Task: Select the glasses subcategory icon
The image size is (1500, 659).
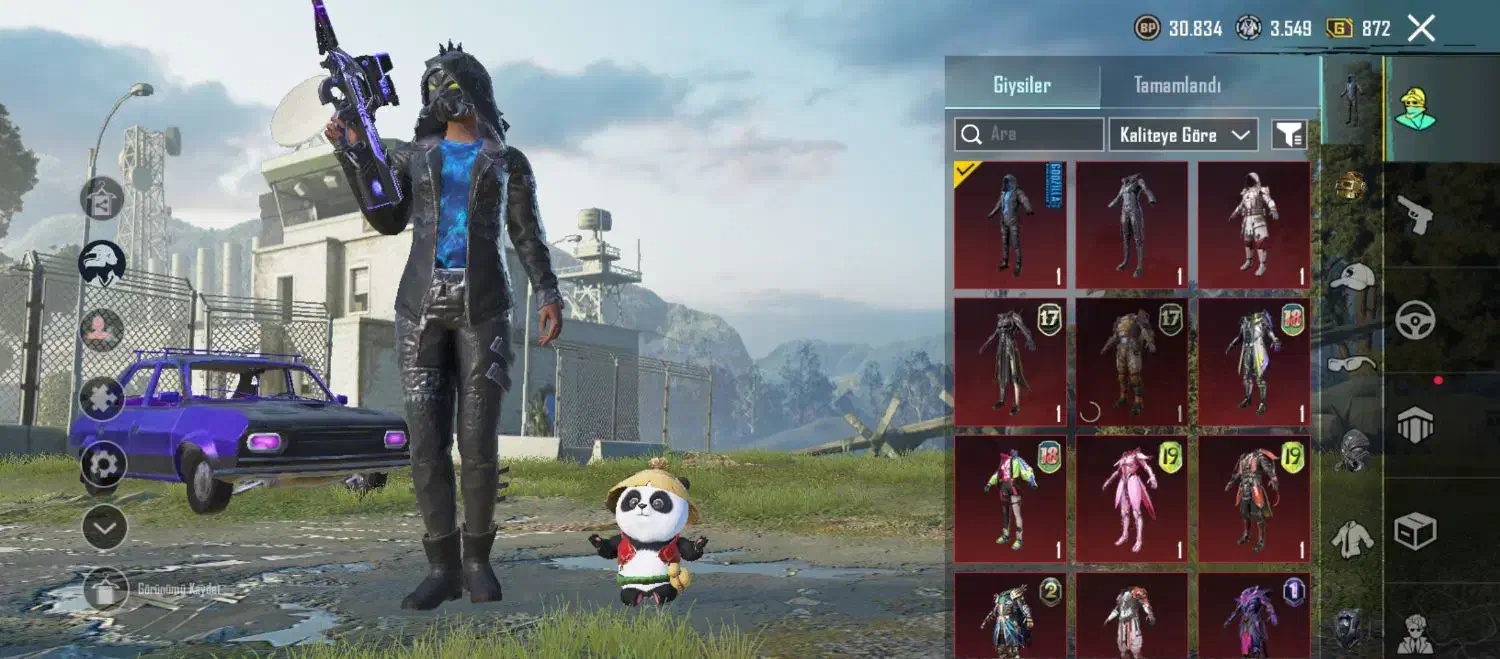Action: click(1351, 362)
